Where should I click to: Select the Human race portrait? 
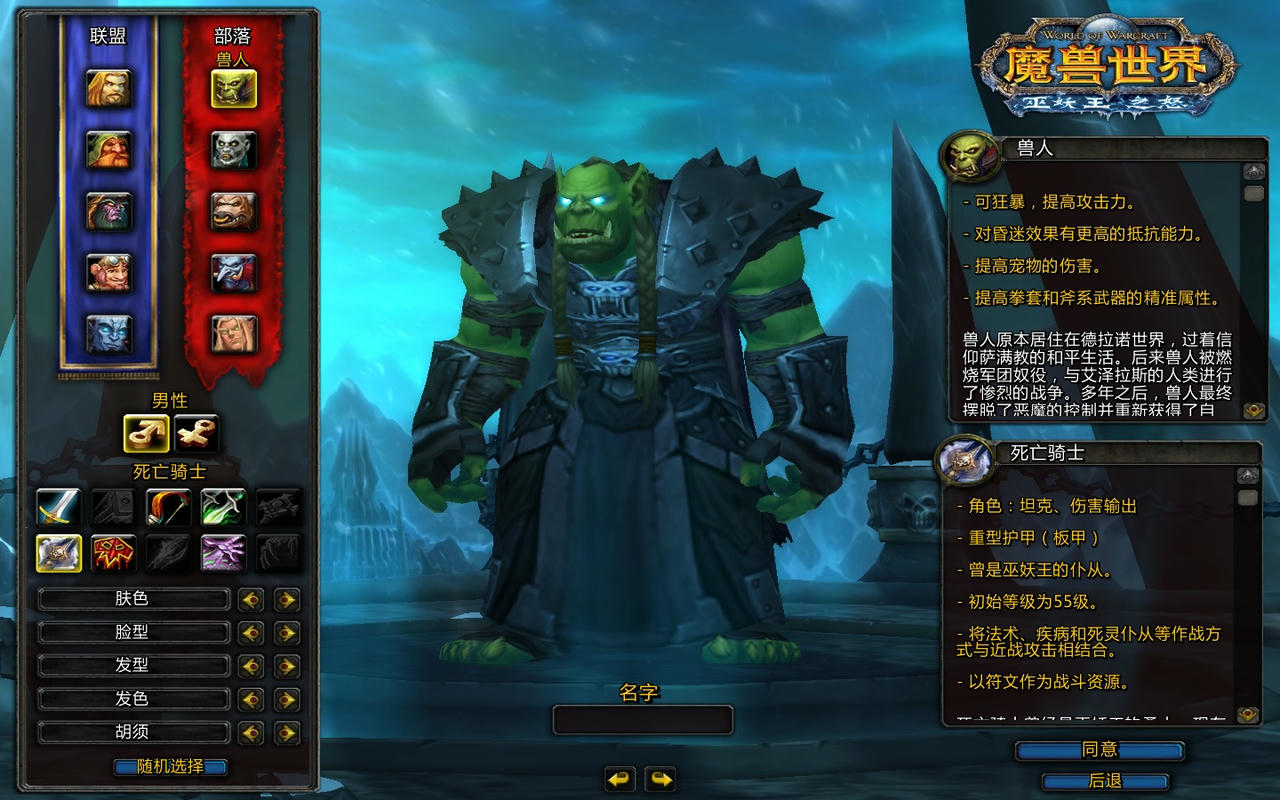pyautogui.click(x=108, y=89)
